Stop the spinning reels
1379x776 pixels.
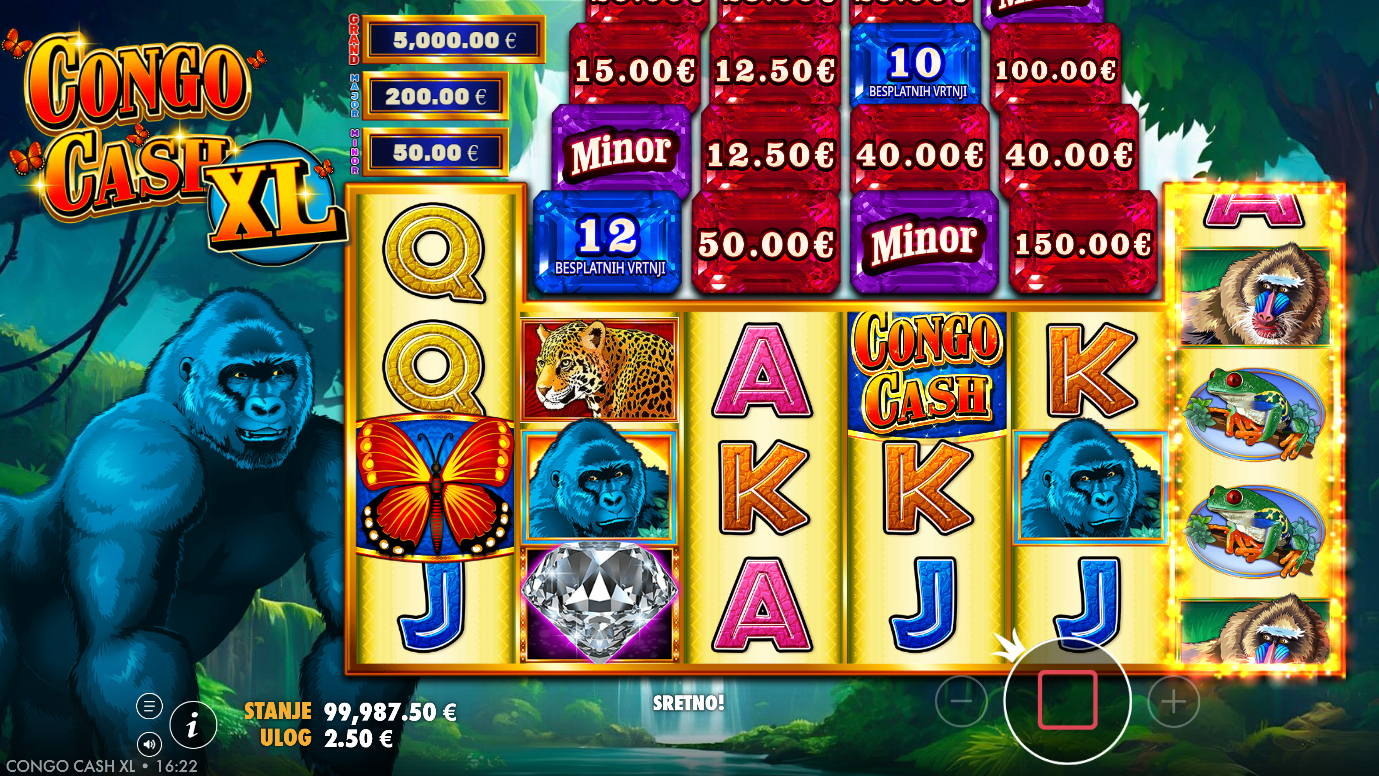[x=1067, y=700]
